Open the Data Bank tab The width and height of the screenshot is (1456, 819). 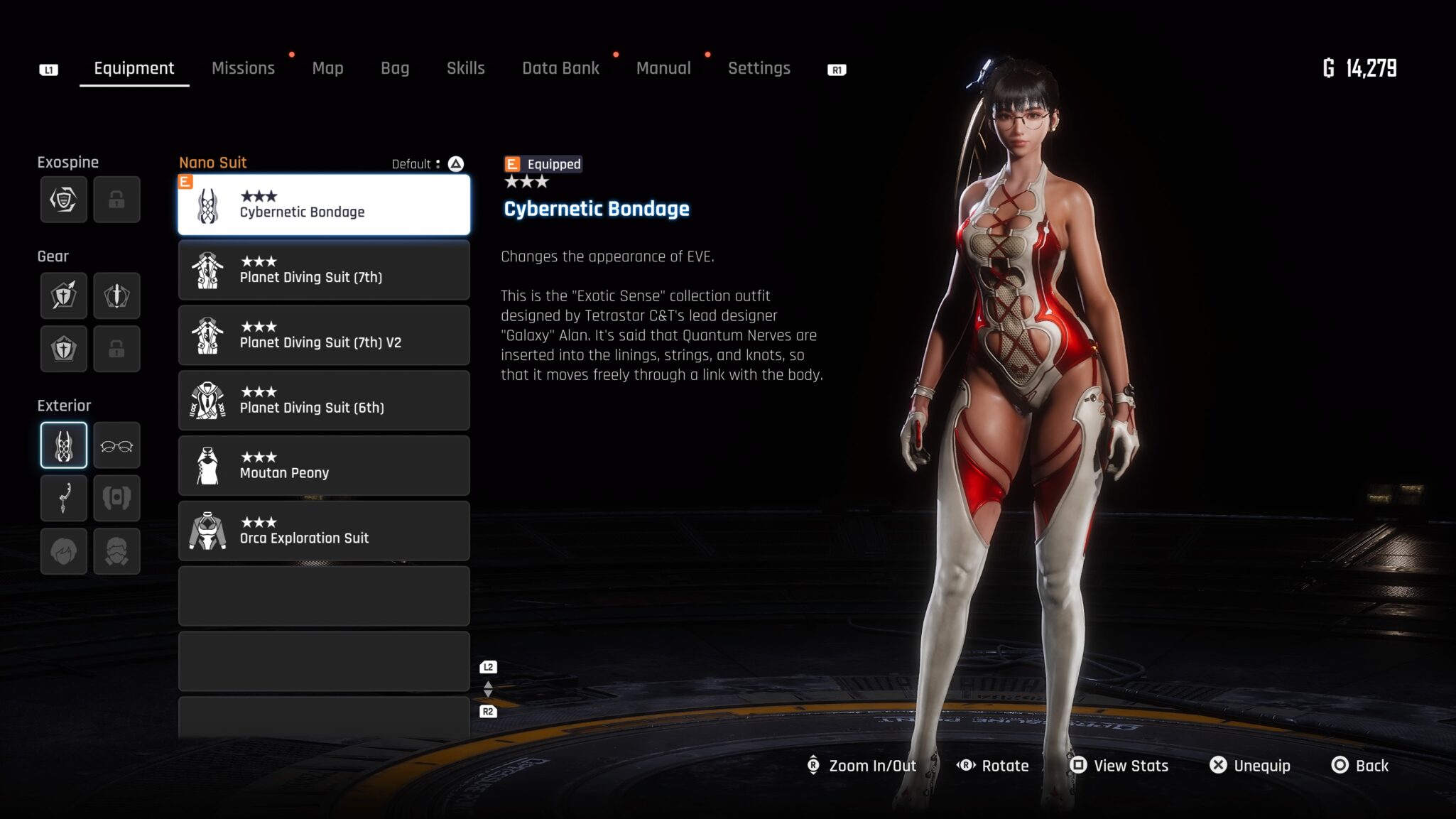560,68
